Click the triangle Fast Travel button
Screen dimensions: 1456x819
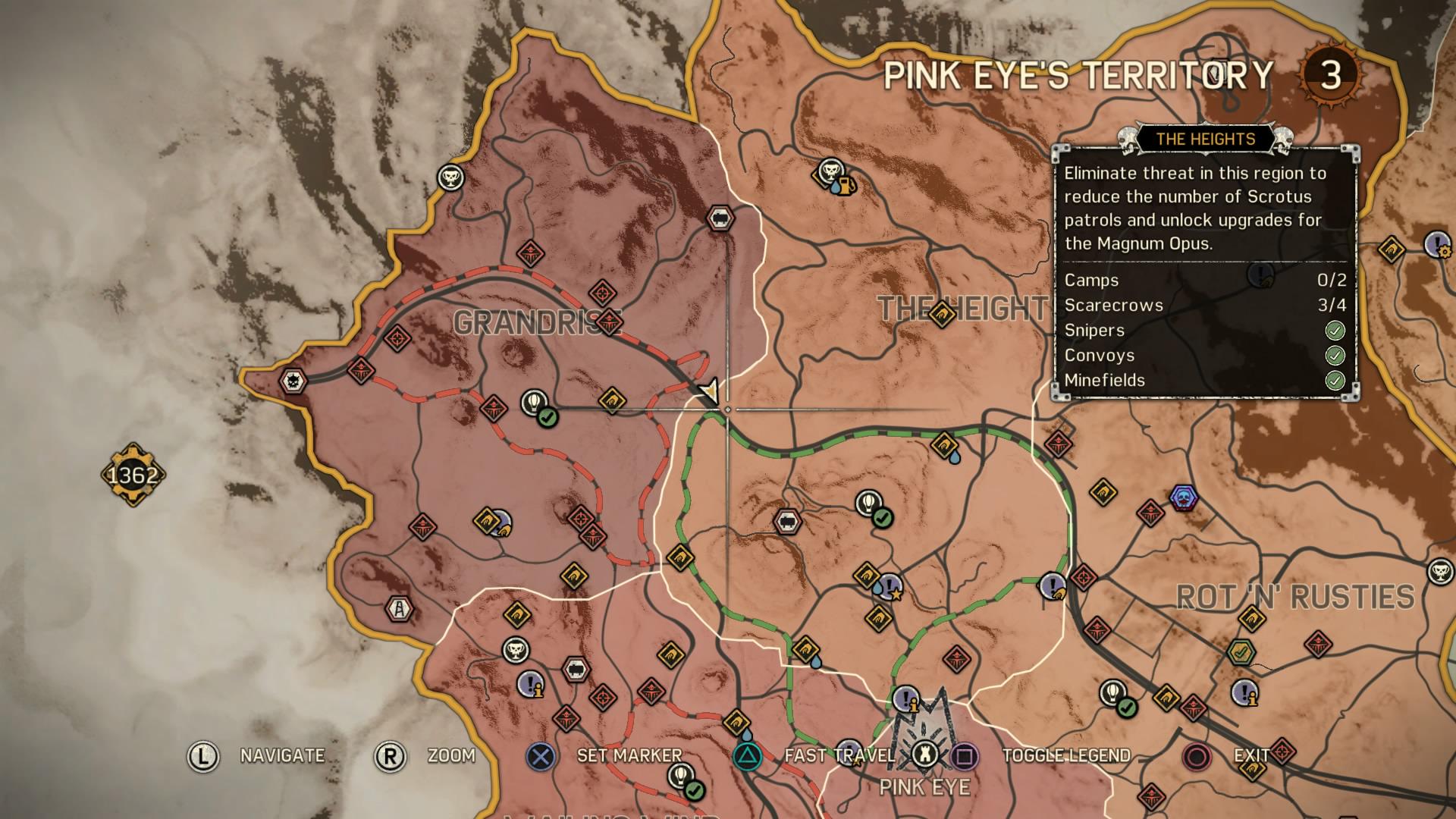[747, 755]
